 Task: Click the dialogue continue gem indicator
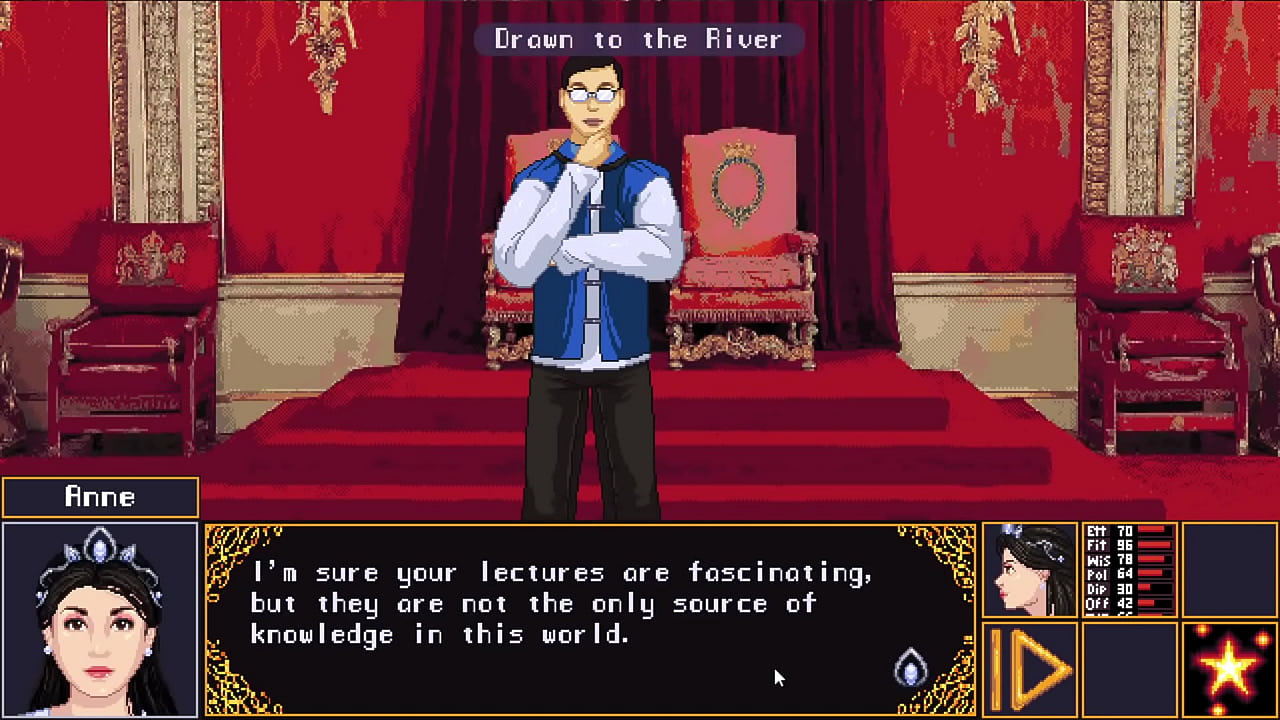point(910,668)
